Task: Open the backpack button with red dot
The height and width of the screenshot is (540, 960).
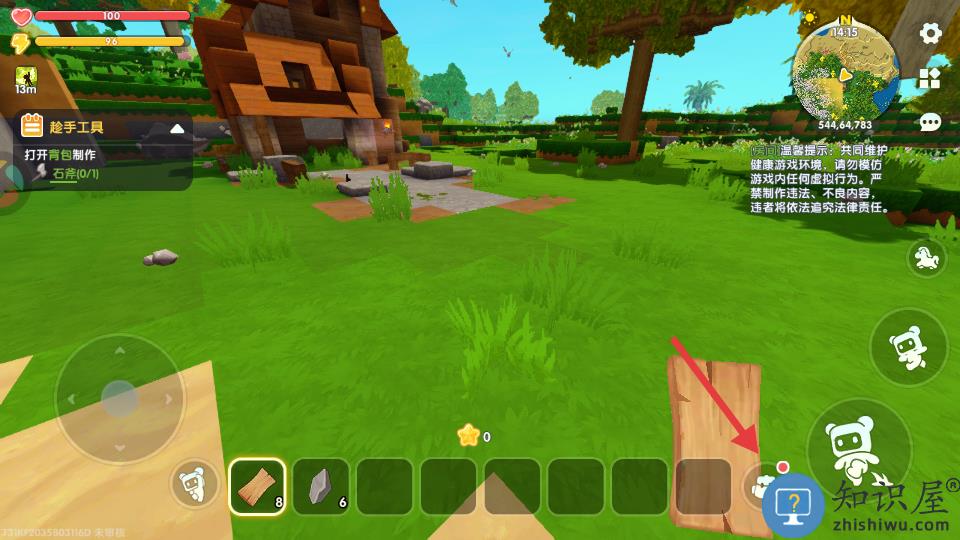Action: pos(765,485)
